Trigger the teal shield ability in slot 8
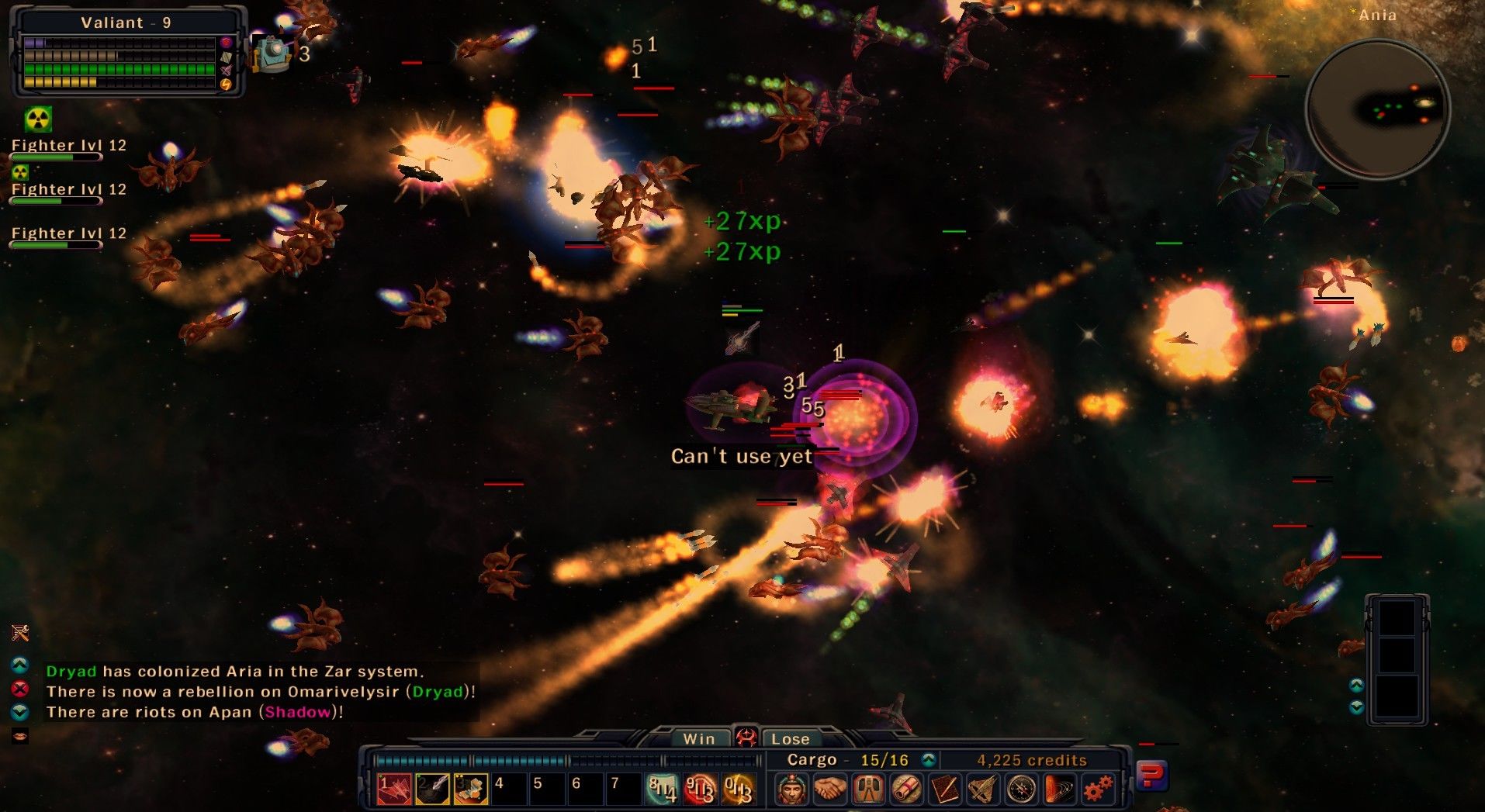The width and height of the screenshot is (1485, 812). [662, 789]
